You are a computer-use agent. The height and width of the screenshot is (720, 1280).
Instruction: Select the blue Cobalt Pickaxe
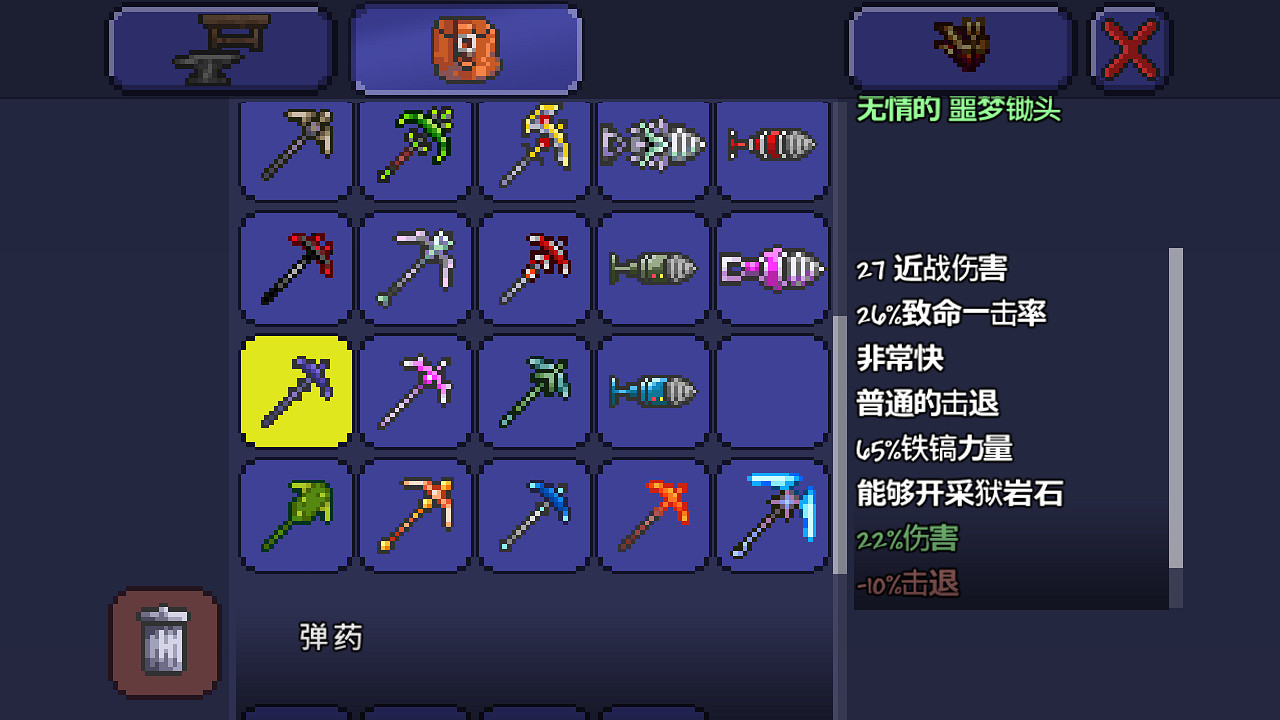(x=533, y=515)
